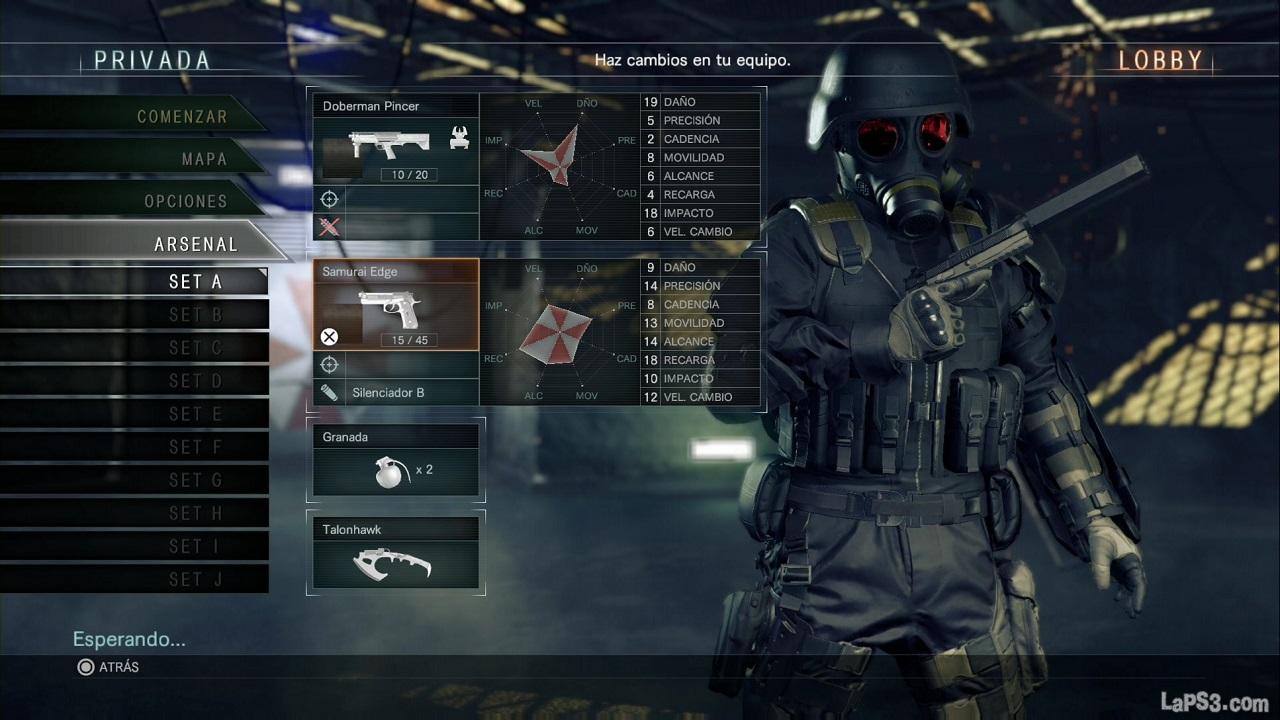The image size is (1280, 720).
Task: Pick loadout SET I
Action: 195,545
